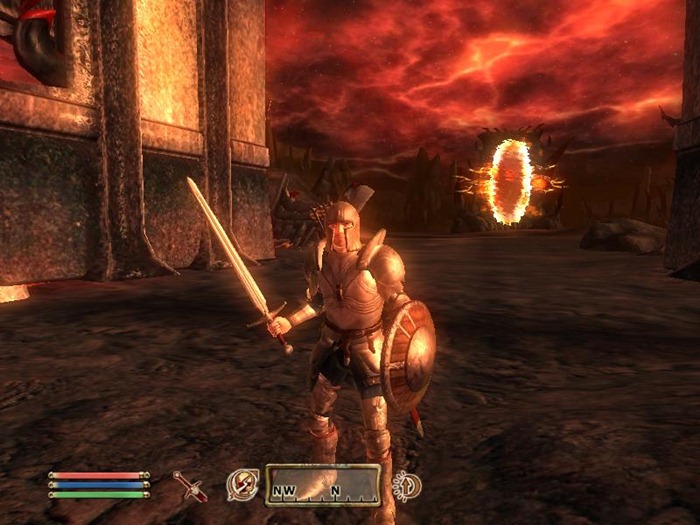Click the equipped spell icon beside the compass

click(242, 485)
